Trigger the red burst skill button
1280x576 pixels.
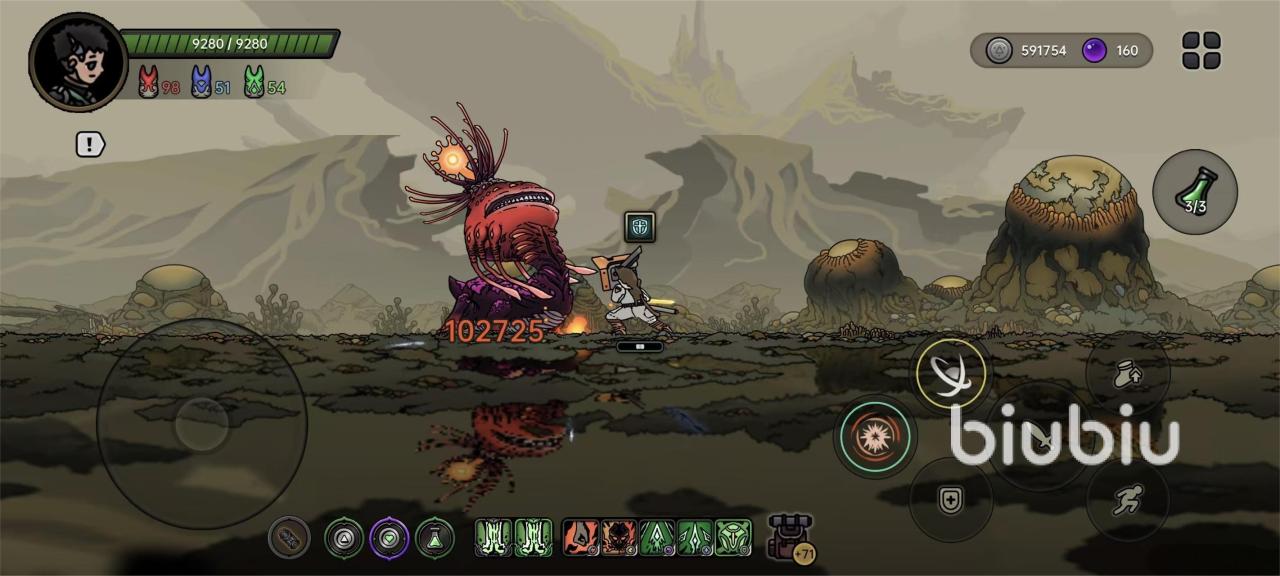[876, 437]
